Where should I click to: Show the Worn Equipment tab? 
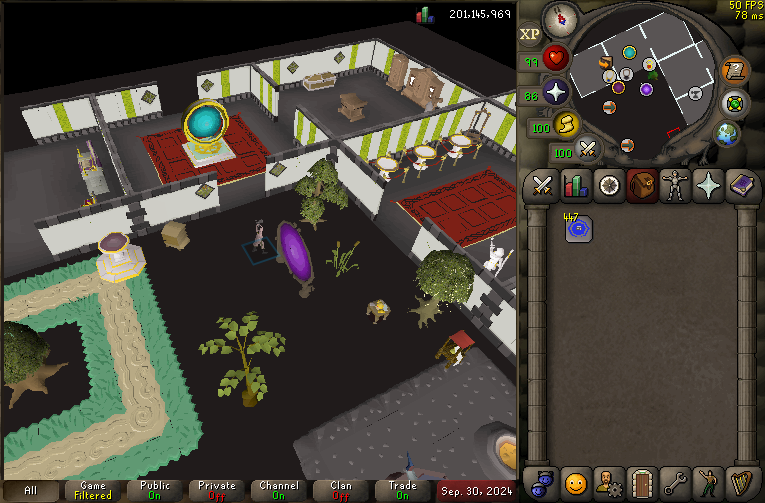coord(674,185)
